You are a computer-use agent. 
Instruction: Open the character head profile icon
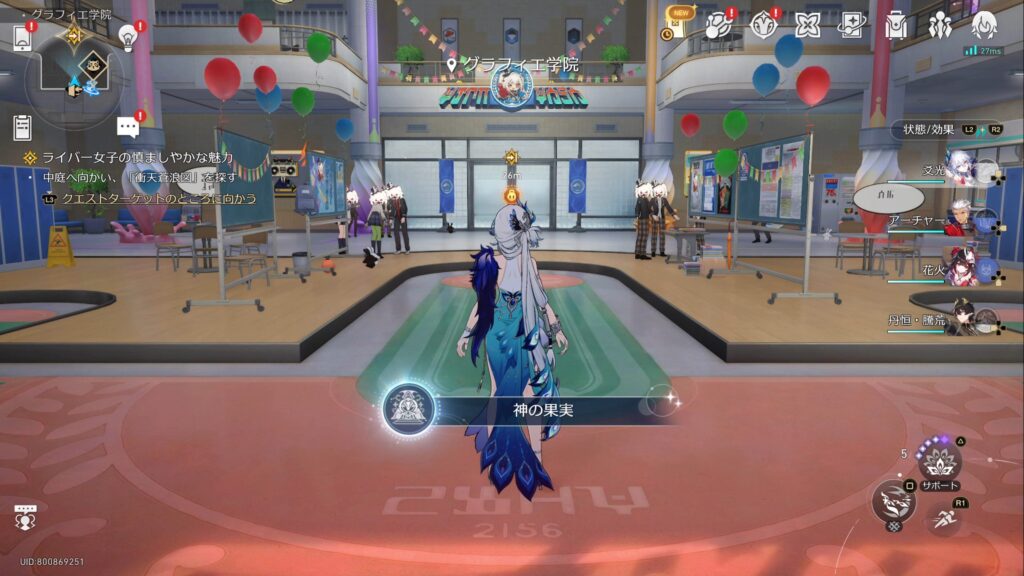(x=984, y=25)
